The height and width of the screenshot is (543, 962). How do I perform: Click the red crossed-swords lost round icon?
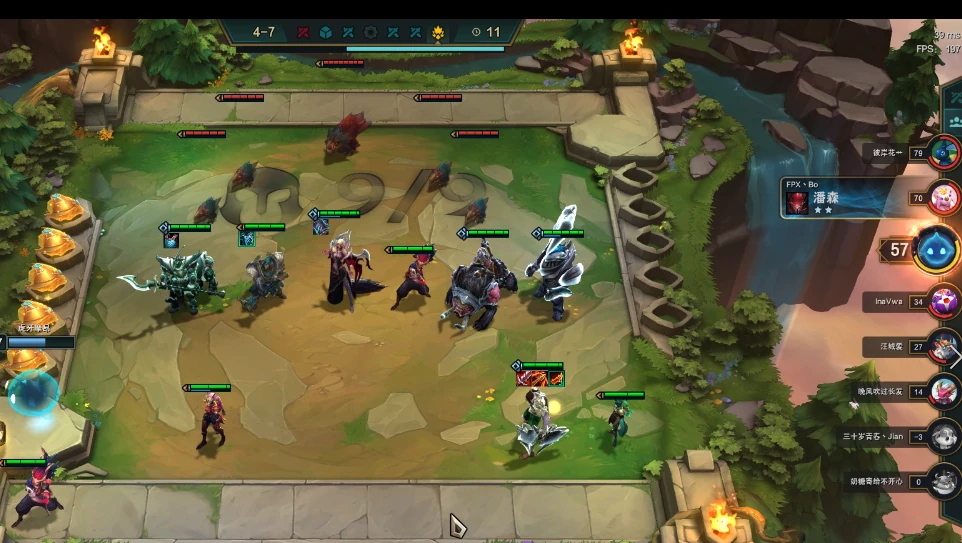pos(303,33)
